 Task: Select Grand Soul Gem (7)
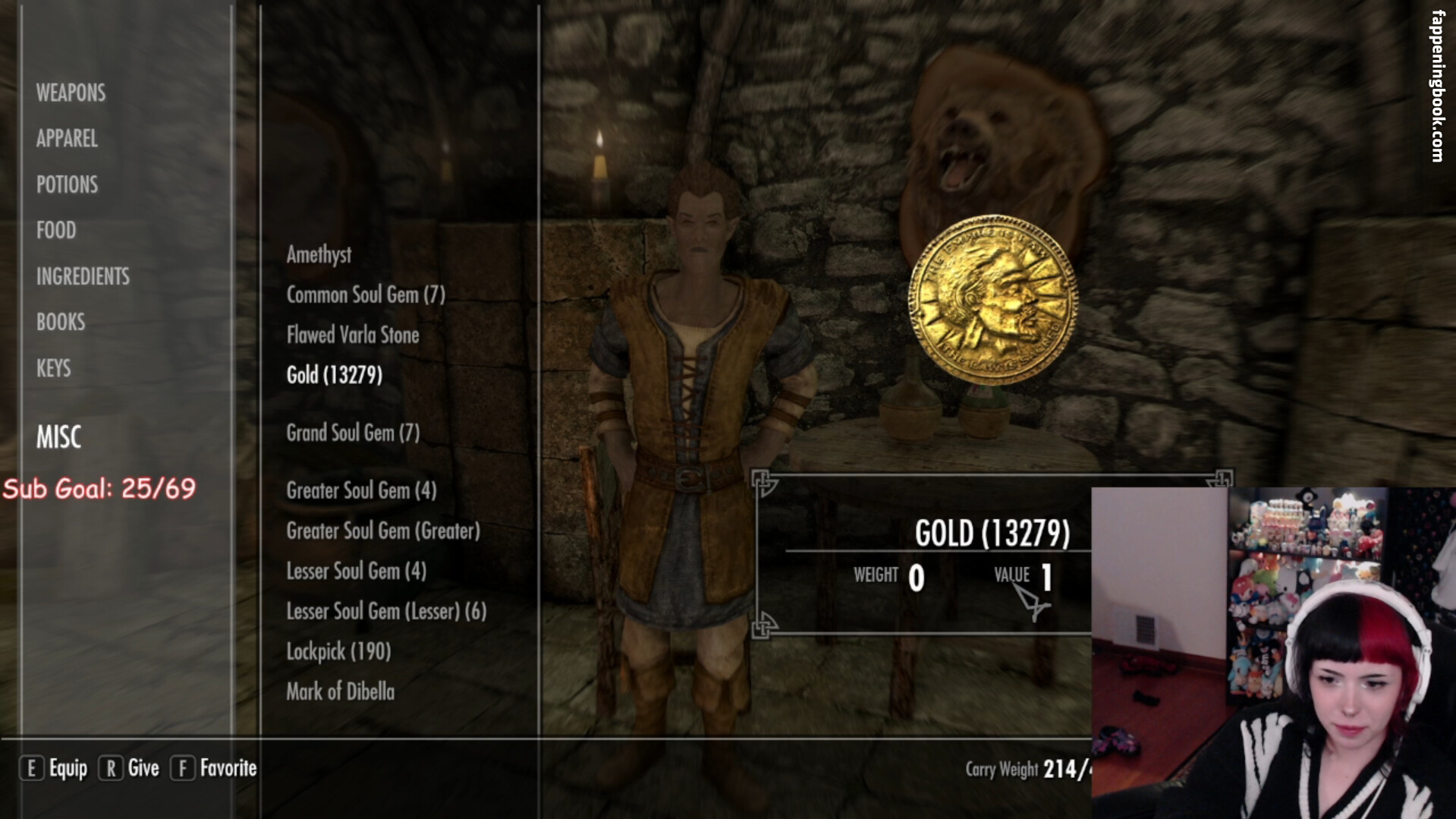pyautogui.click(x=352, y=433)
